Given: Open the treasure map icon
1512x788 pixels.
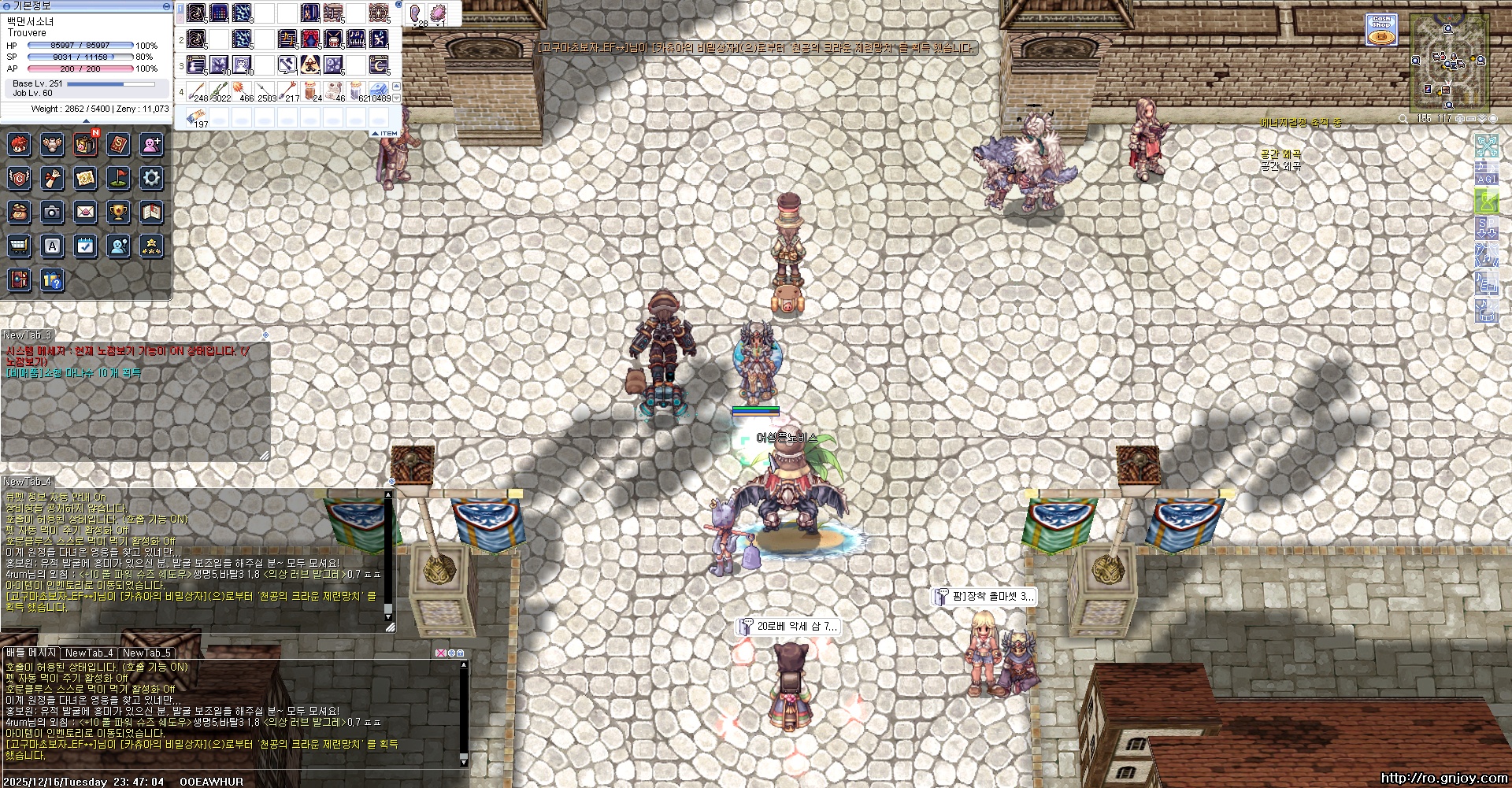Looking at the screenshot, I should click(85, 178).
